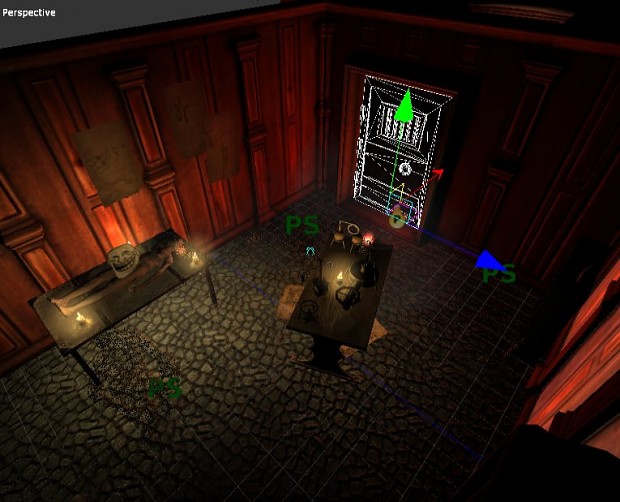Click the Perspective viewport label
The width and height of the screenshot is (620, 502).
pyautogui.click(x=29, y=13)
